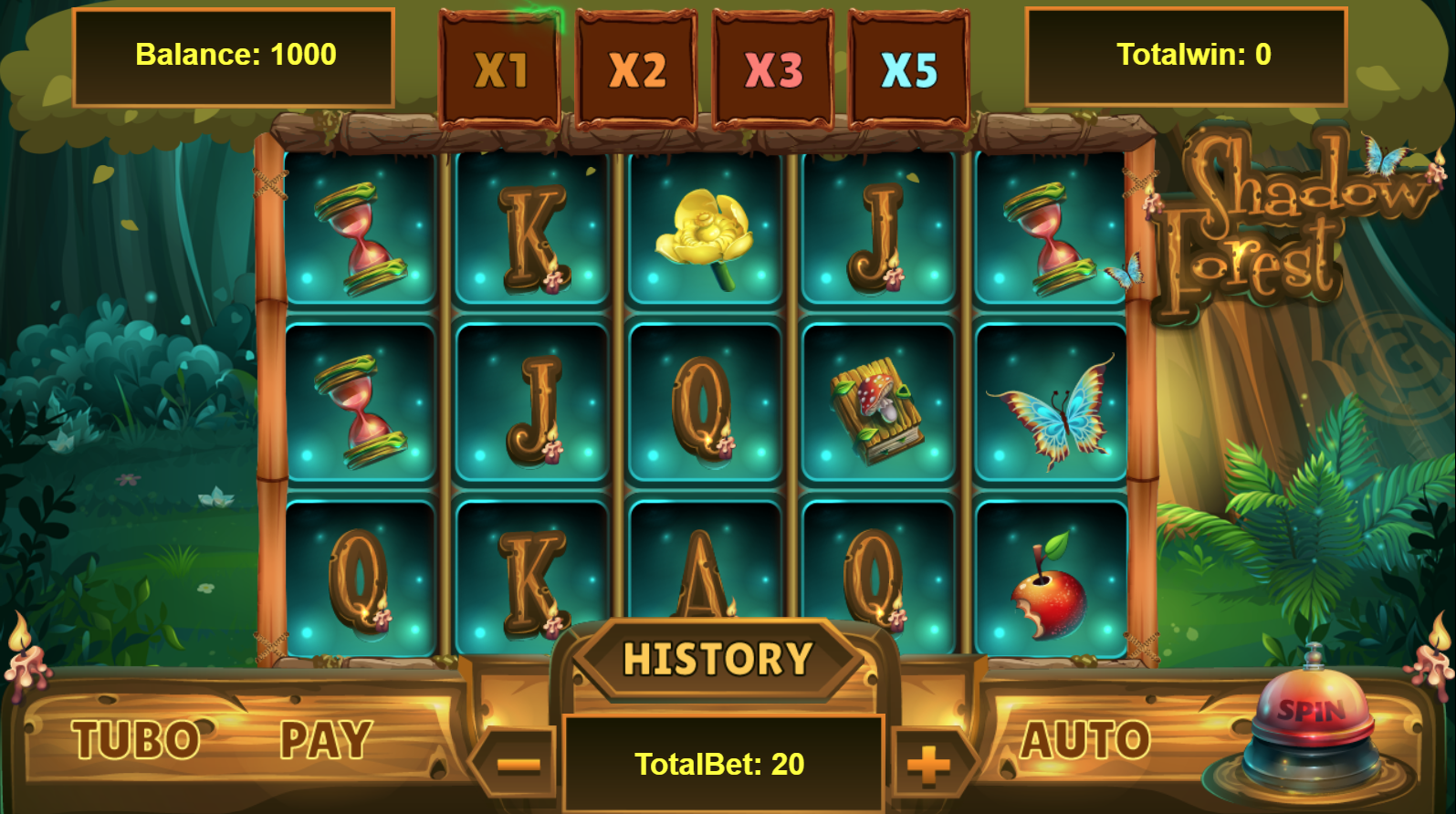Set the multiplier to X5
The height and width of the screenshot is (814, 1456).
(x=909, y=69)
